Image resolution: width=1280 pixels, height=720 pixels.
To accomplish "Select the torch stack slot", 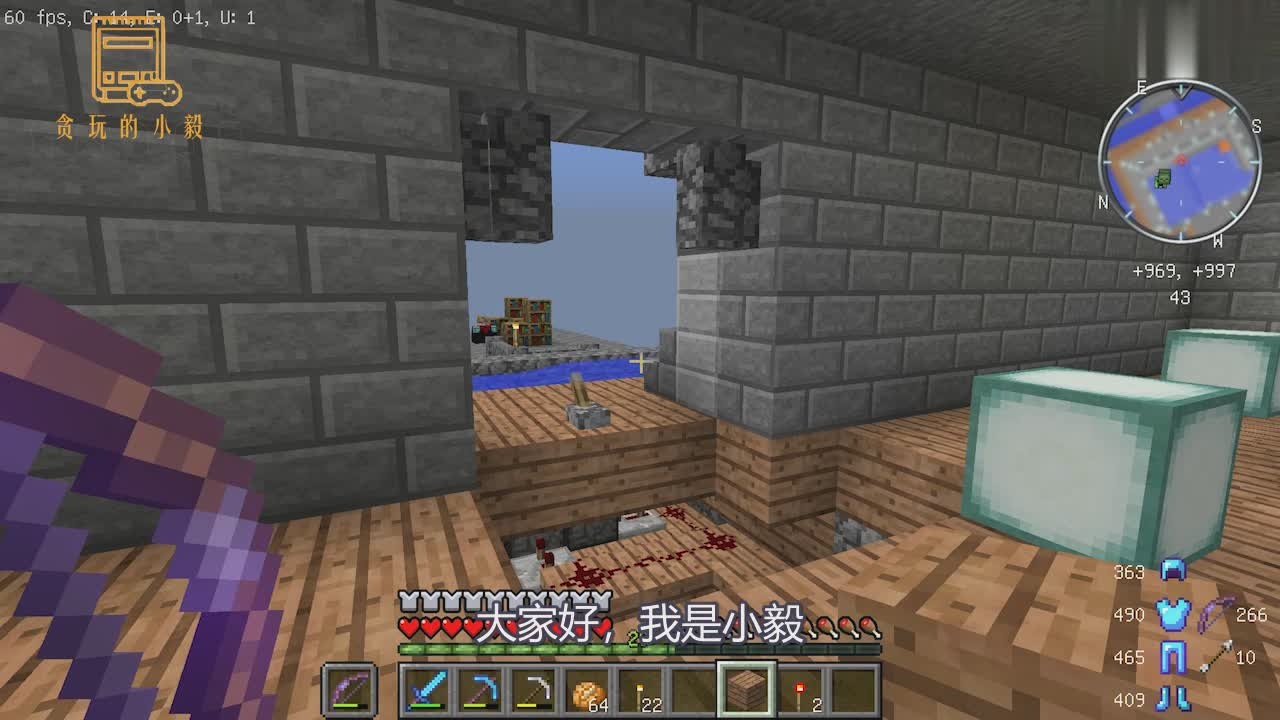I will point(640,690).
